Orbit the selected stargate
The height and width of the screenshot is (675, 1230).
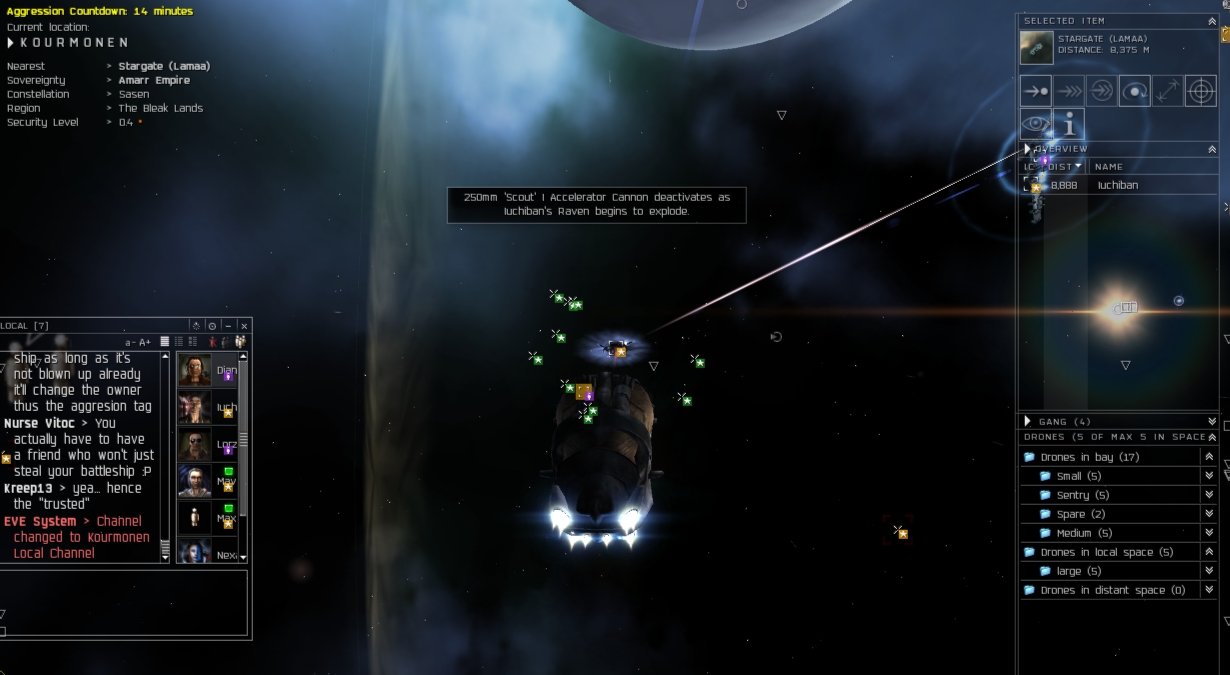1134,91
